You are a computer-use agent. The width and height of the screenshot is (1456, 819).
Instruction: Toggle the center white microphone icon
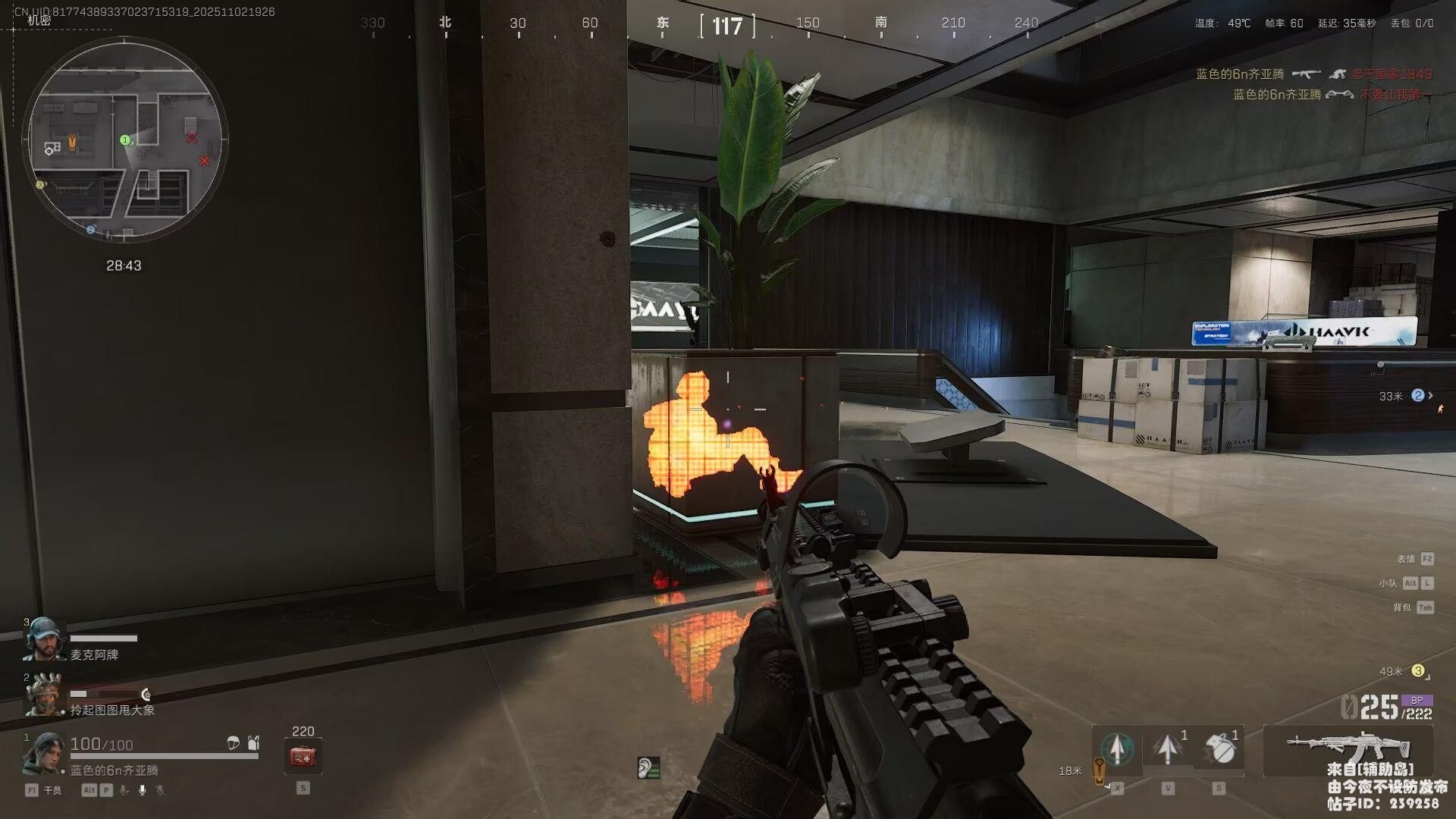click(x=143, y=790)
